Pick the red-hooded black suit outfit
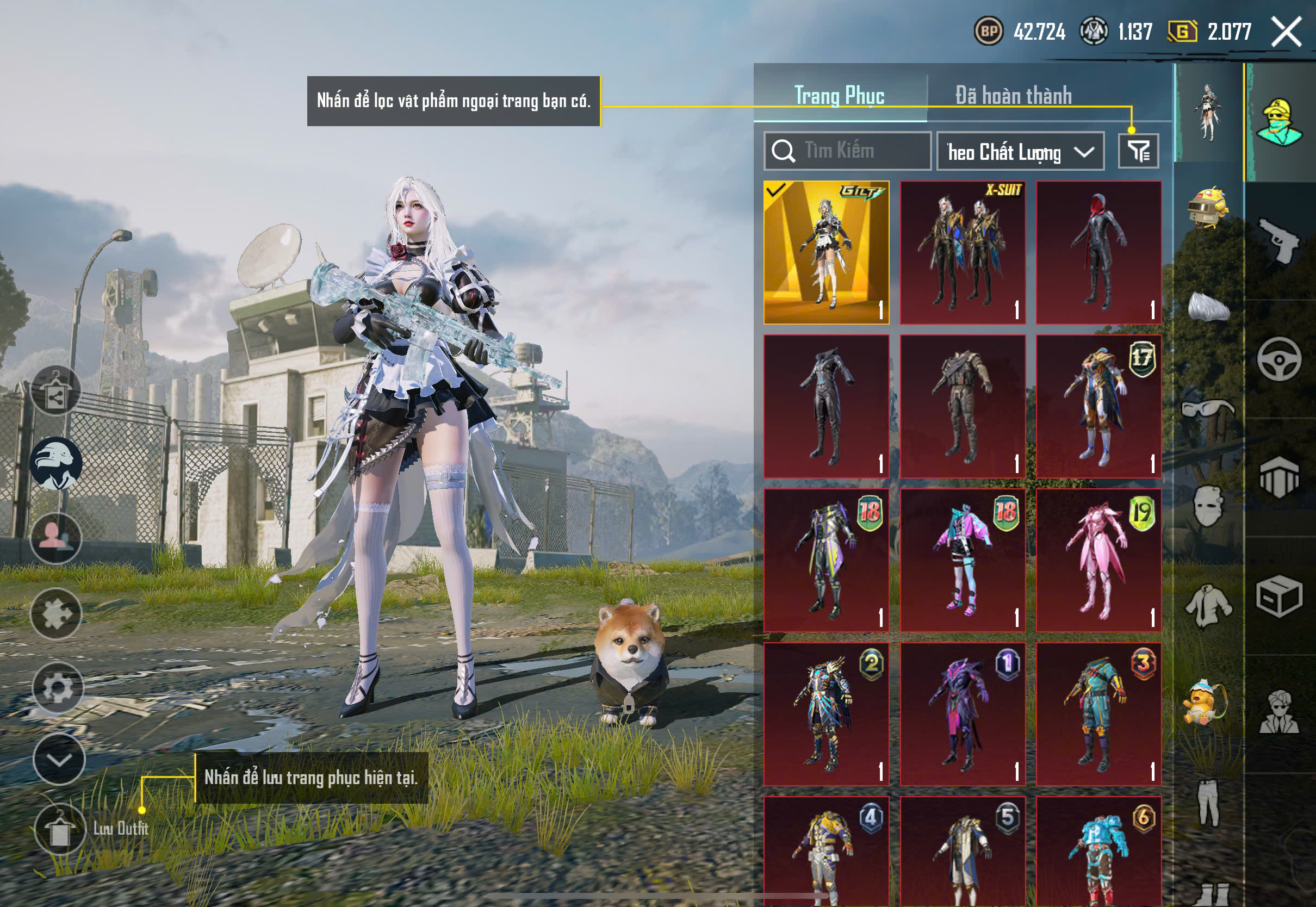This screenshot has width=1316, height=907. coord(1098,252)
